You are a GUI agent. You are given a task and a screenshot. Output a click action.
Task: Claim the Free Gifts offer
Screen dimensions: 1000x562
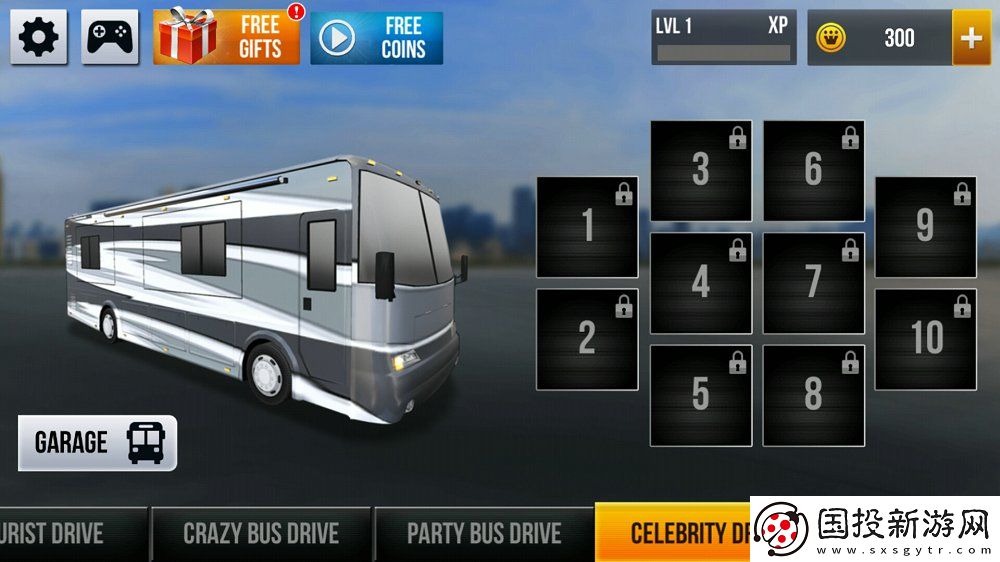click(227, 38)
